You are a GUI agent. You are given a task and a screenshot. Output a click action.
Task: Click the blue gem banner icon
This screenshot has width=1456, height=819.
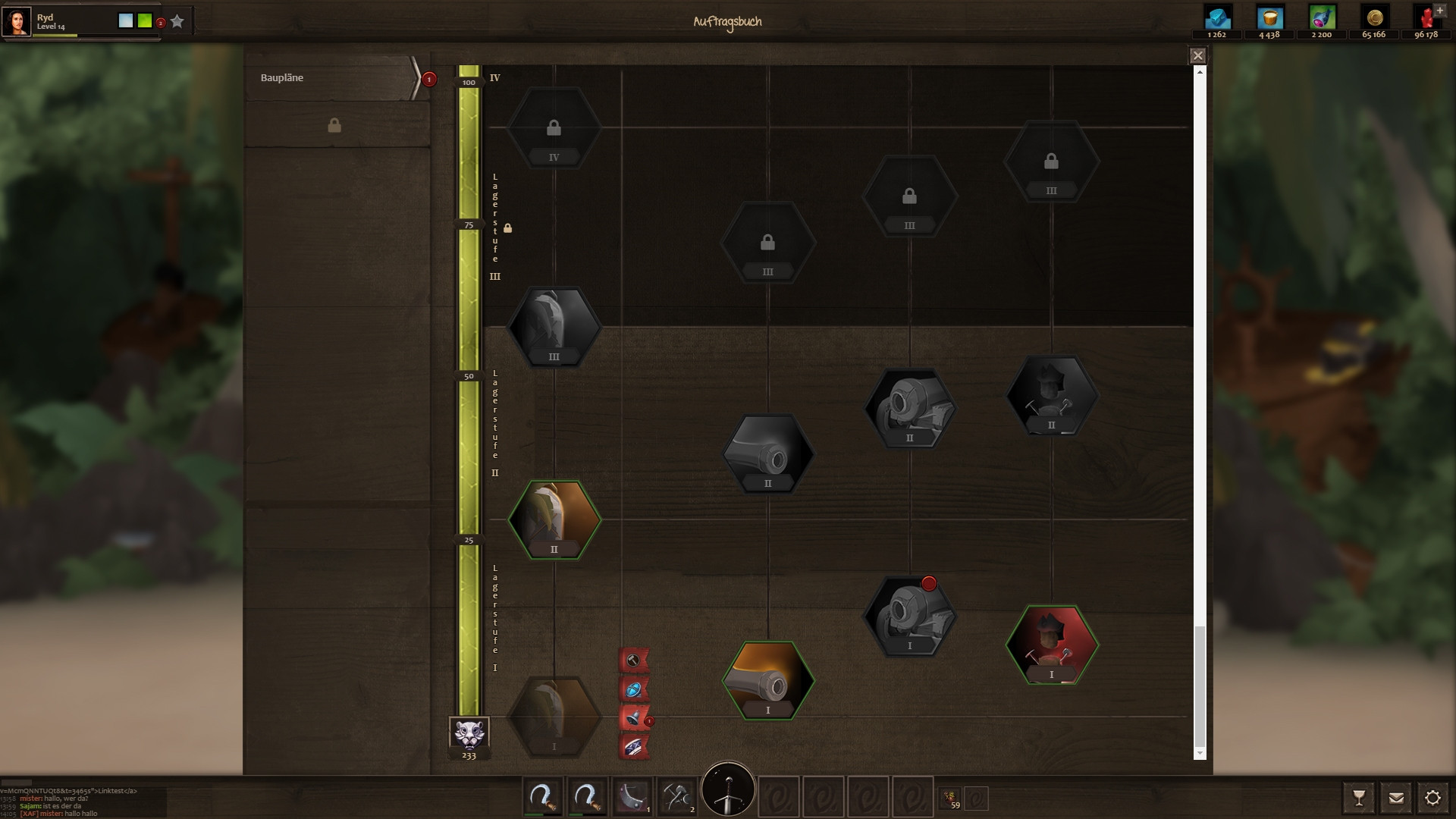coord(633,689)
